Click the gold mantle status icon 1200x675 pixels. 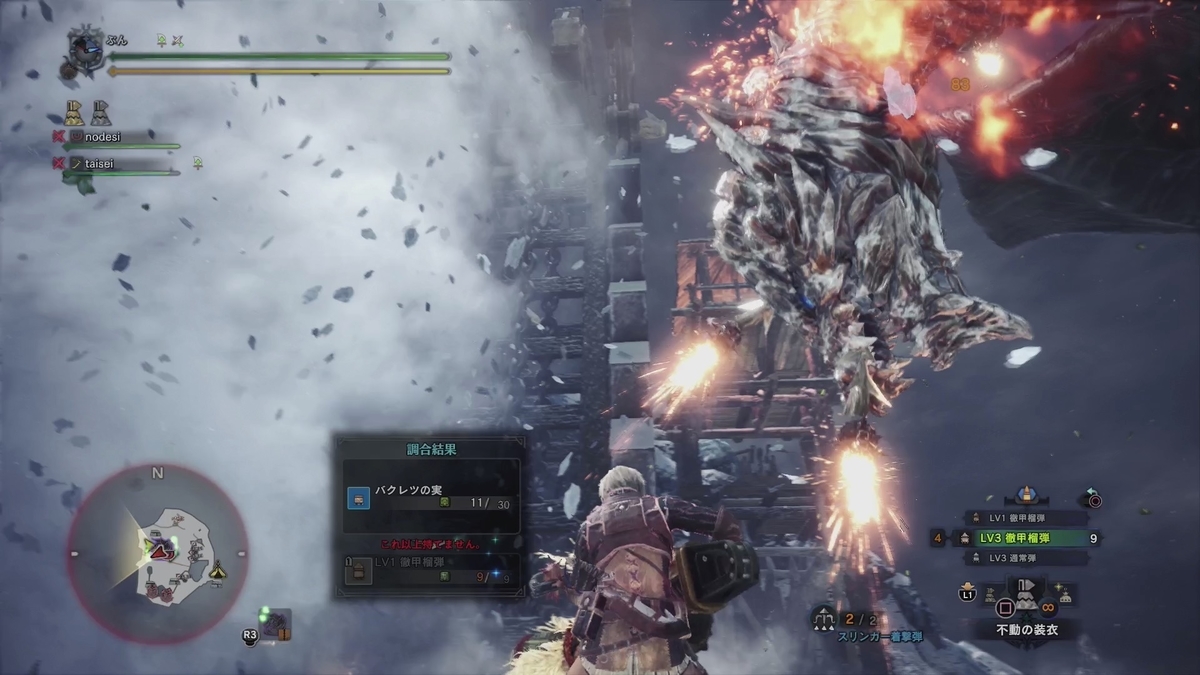click(x=74, y=111)
